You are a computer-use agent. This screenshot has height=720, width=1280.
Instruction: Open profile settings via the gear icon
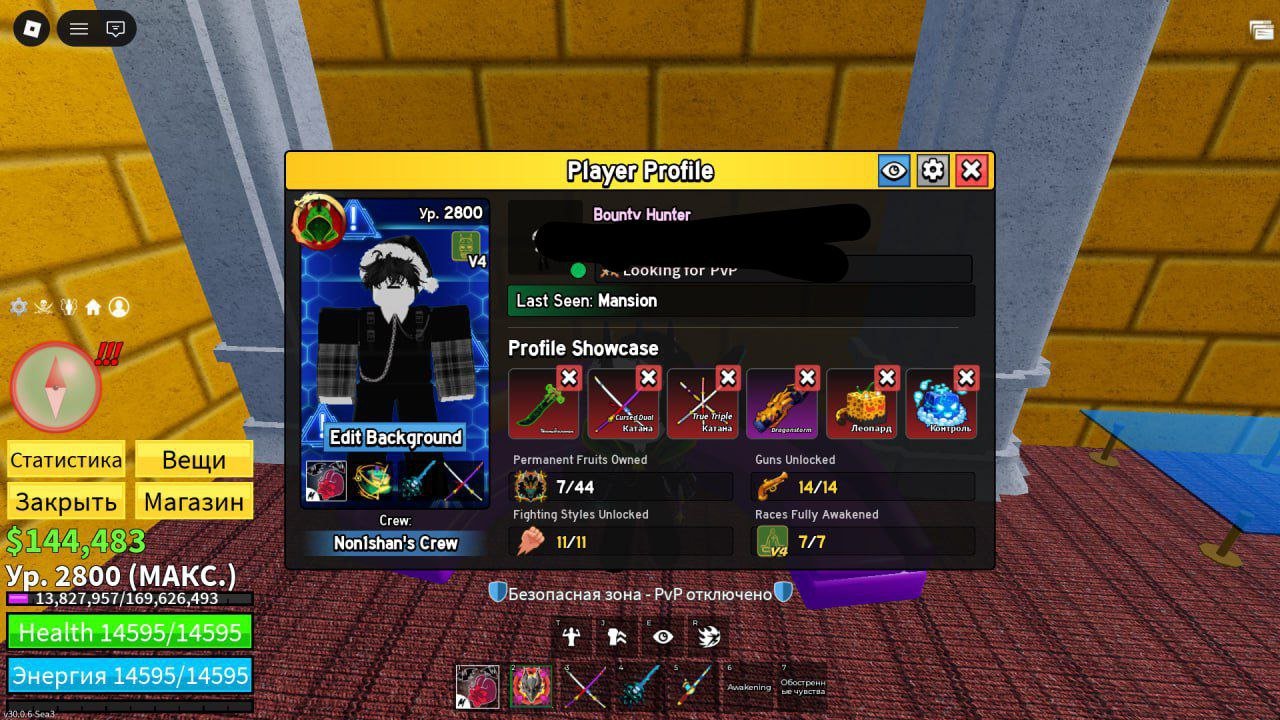[932, 170]
